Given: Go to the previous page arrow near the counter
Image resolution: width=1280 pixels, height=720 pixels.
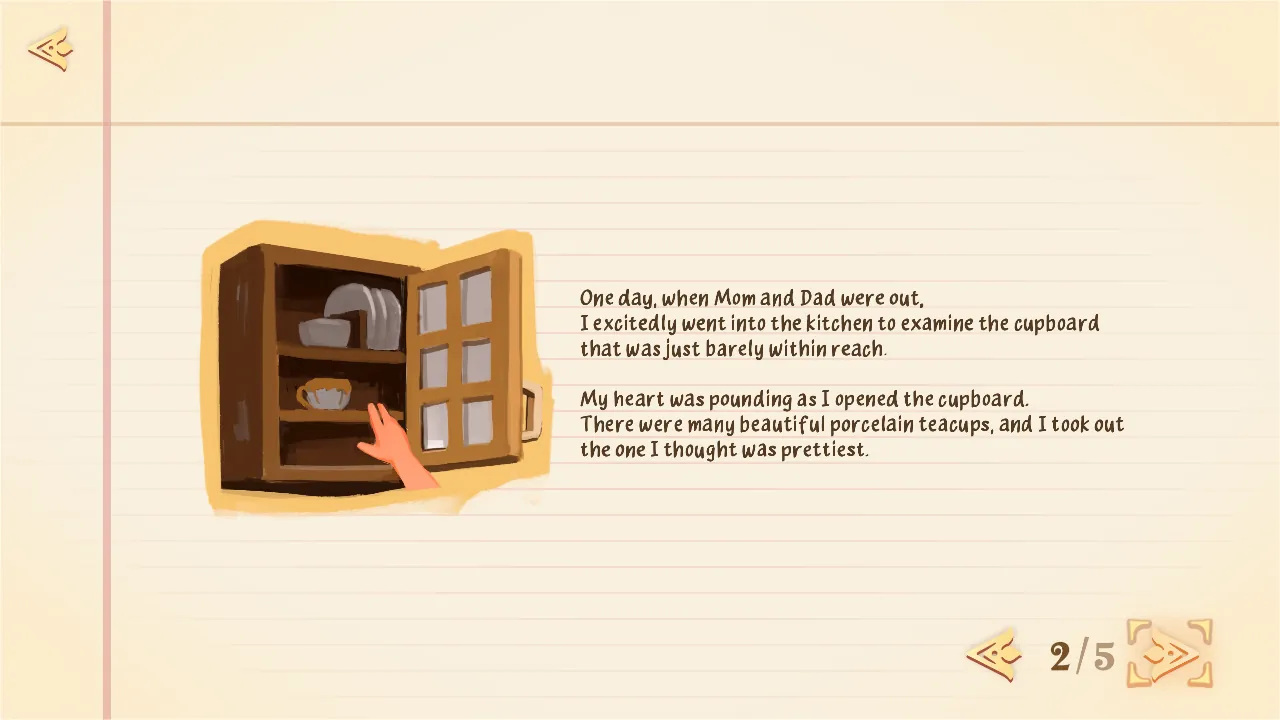Looking at the screenshot, I should [x=993, y=655].
